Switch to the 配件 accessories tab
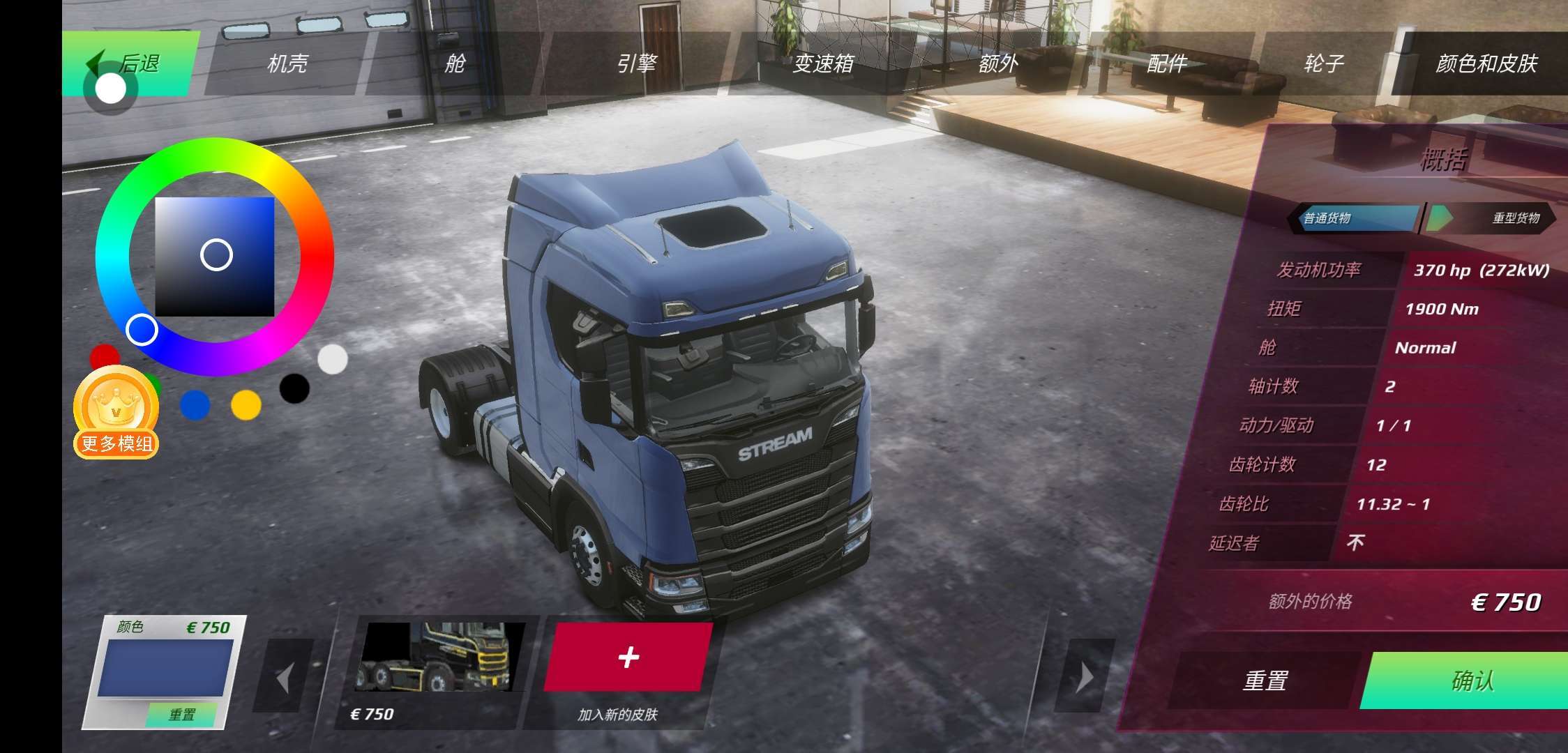The height and width of the screenshot is (753, 1568). [x=1167, y=63]
